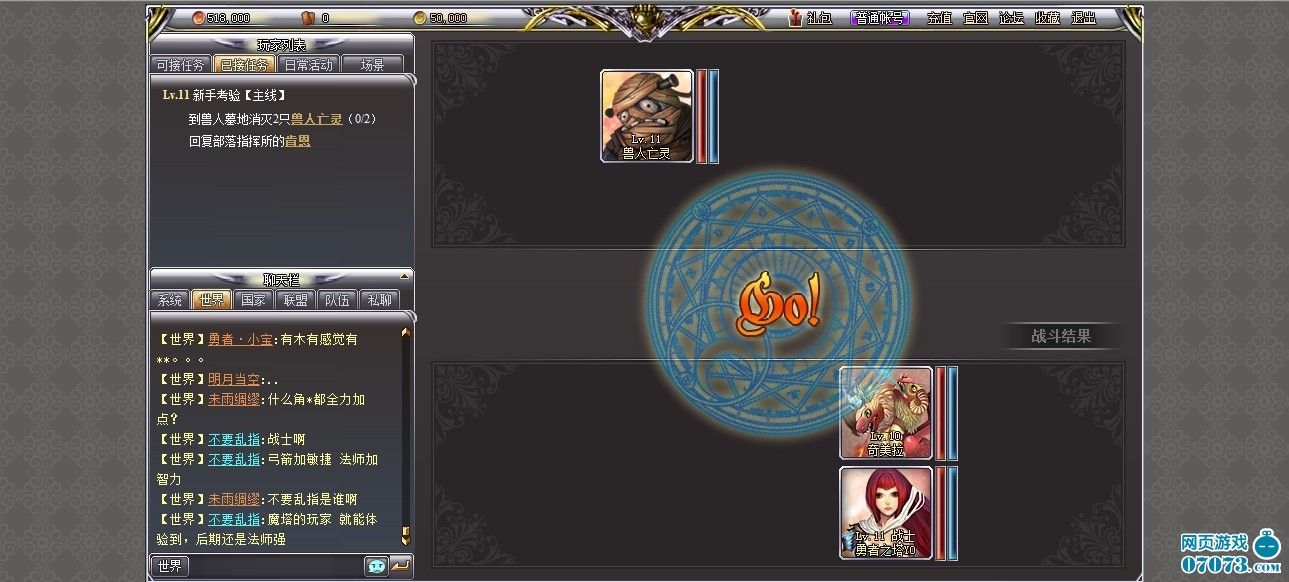Switch chat to the 系统 tab
The width and height of the screenshot is (1289, 582).
tap(170, 300)
